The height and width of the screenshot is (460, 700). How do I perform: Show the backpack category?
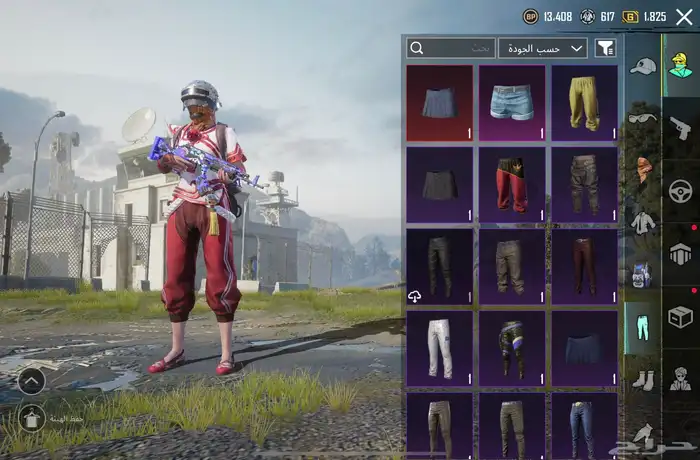click(643, 274)
